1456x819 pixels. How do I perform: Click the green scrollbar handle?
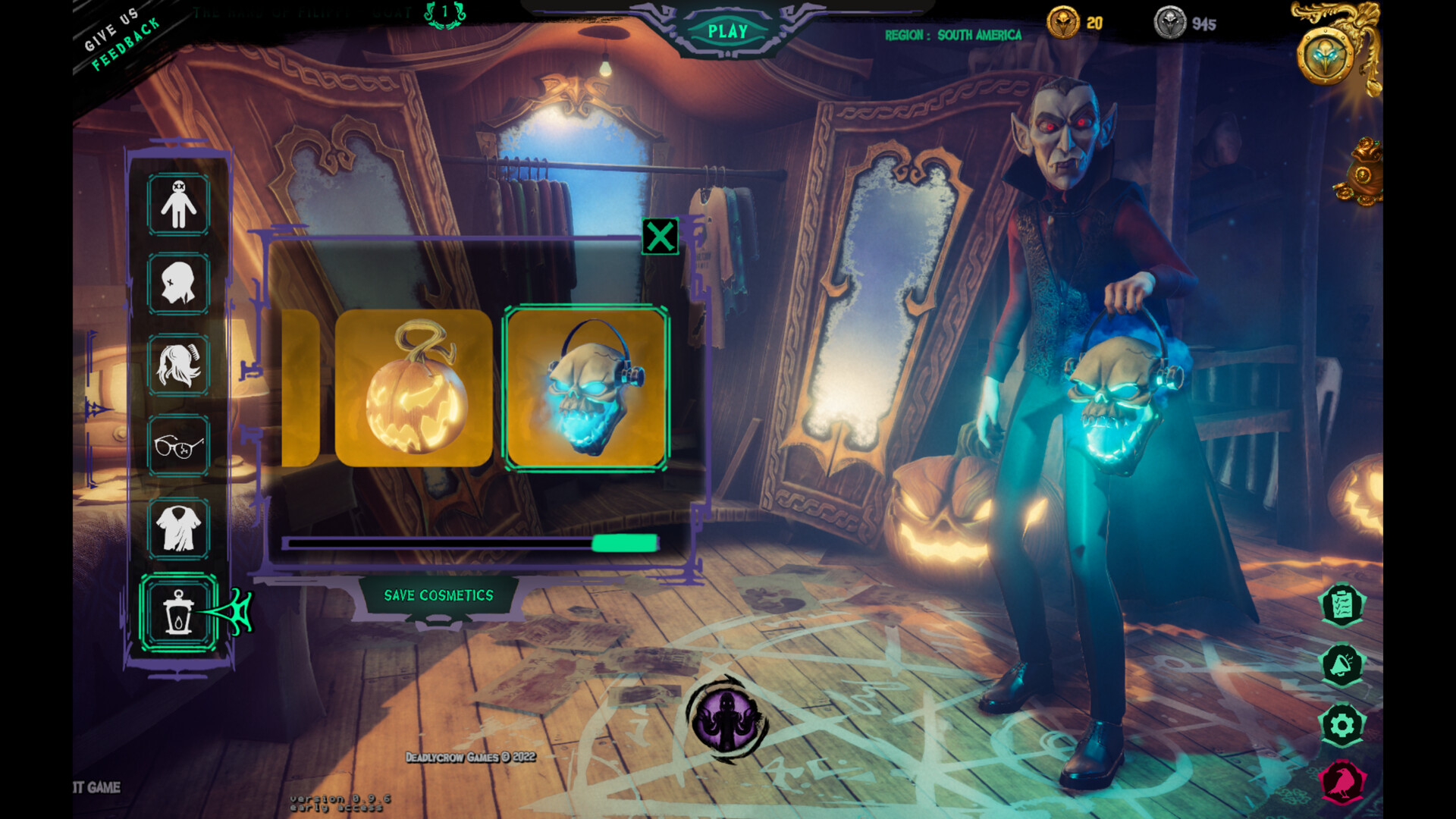[x=625, y=544]
